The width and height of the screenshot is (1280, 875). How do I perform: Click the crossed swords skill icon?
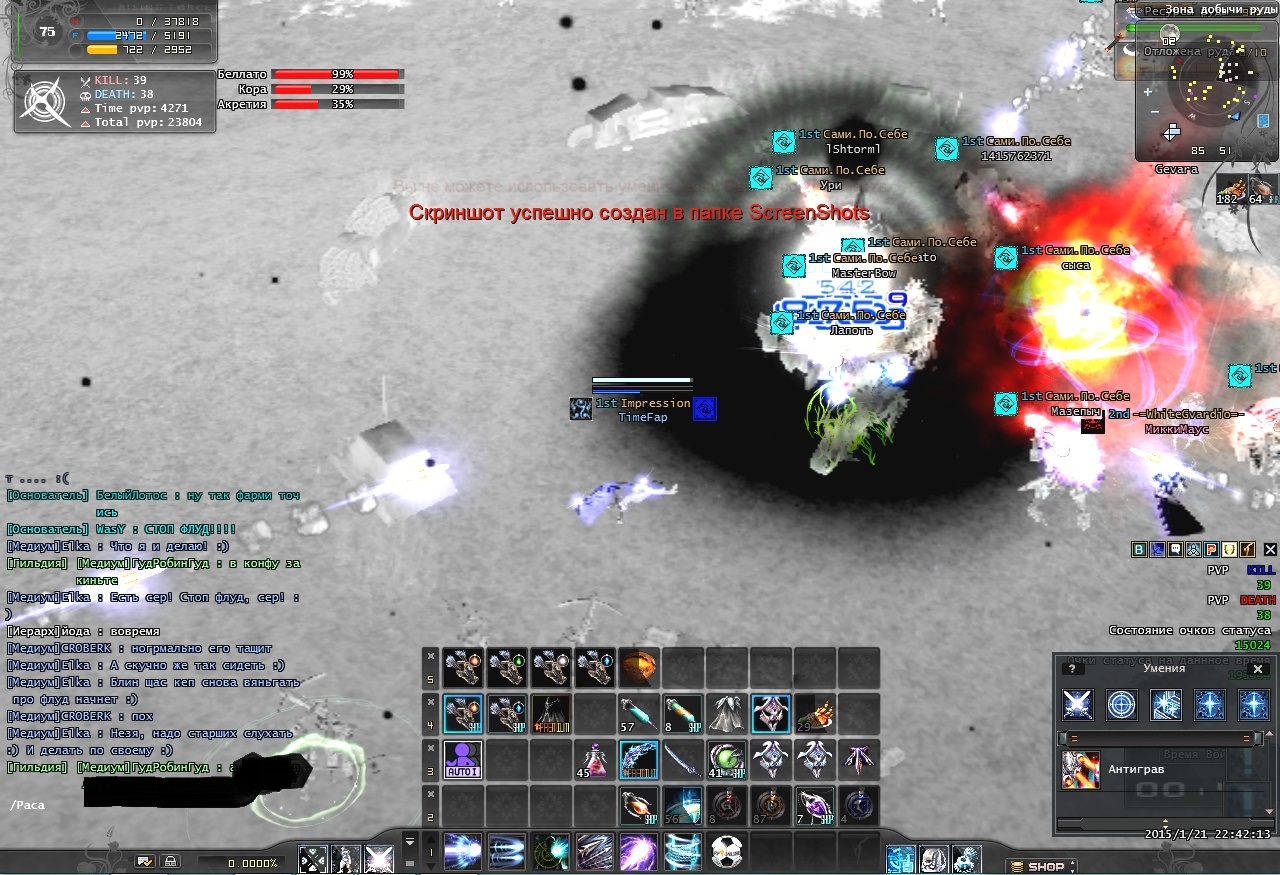coord(1078,705)
